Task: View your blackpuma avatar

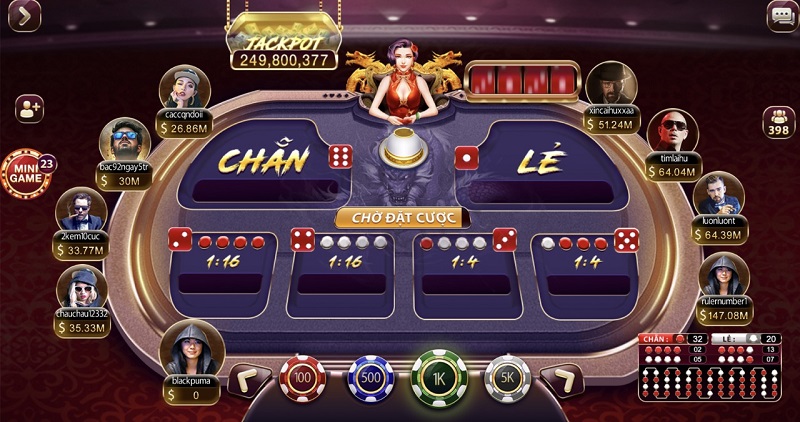Action: pos(190,347)
